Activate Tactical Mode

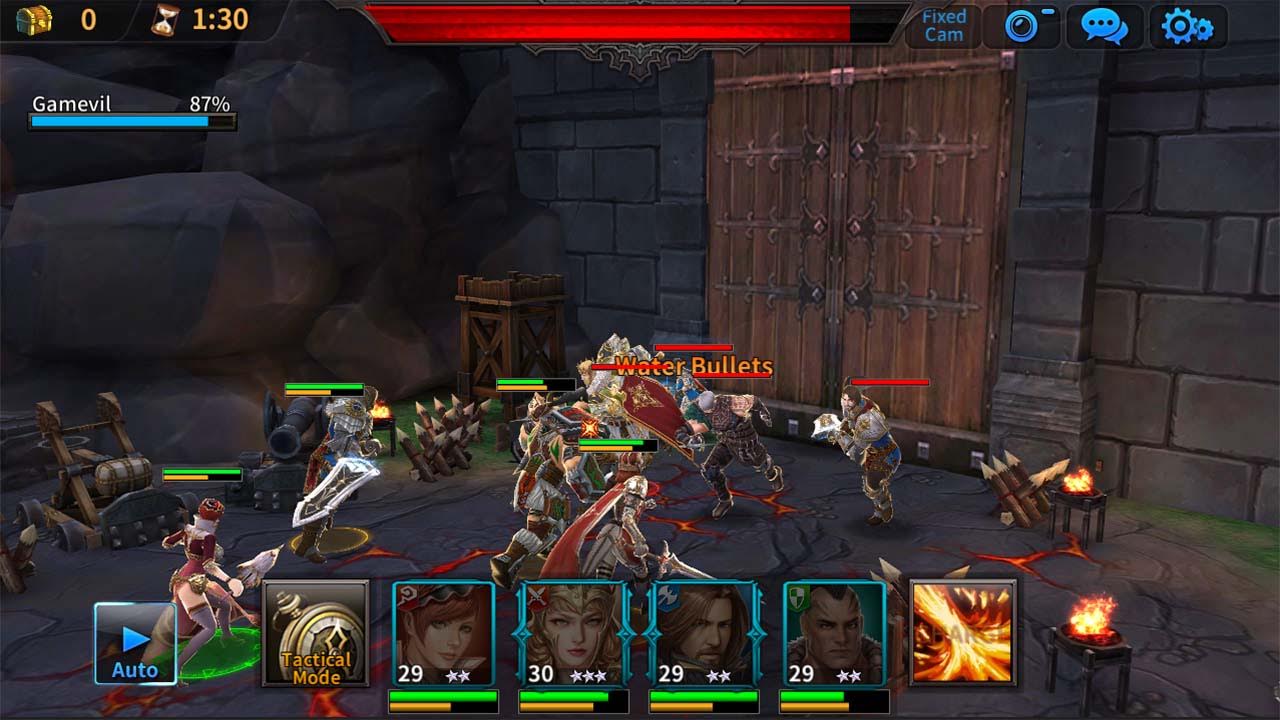click(315, 633)
